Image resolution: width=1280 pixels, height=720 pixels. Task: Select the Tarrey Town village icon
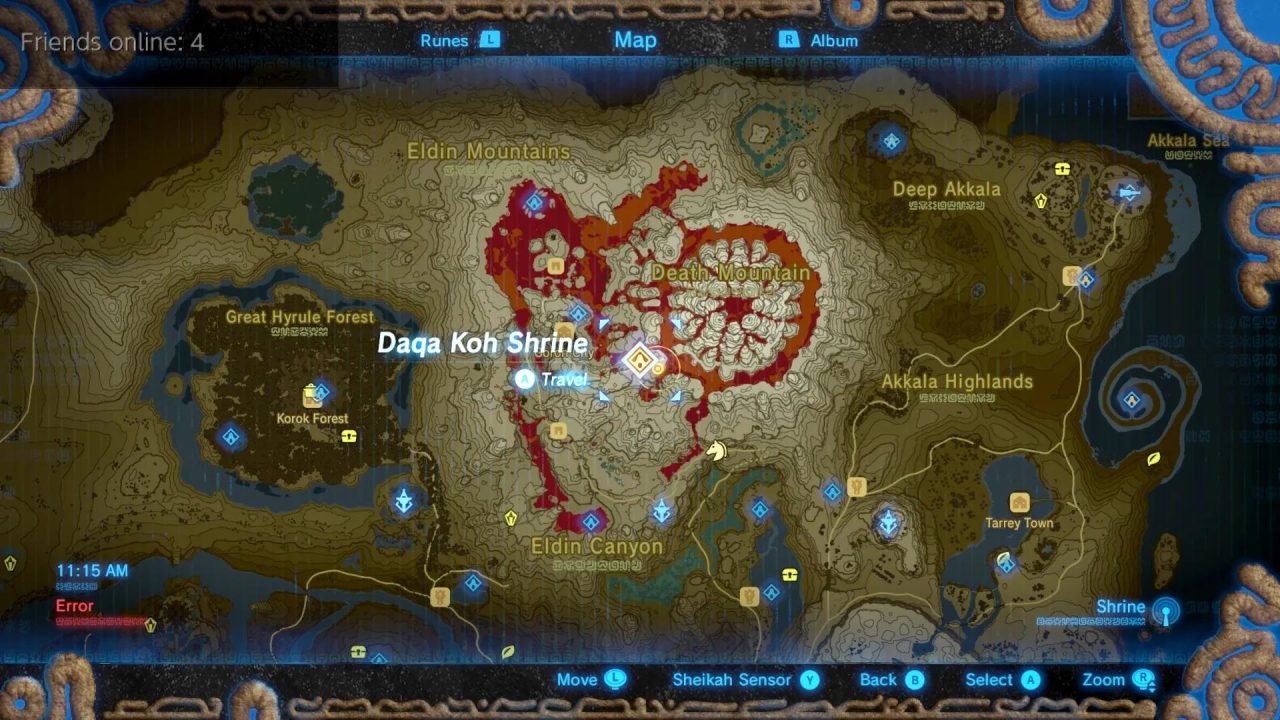tap(1020, 503)
